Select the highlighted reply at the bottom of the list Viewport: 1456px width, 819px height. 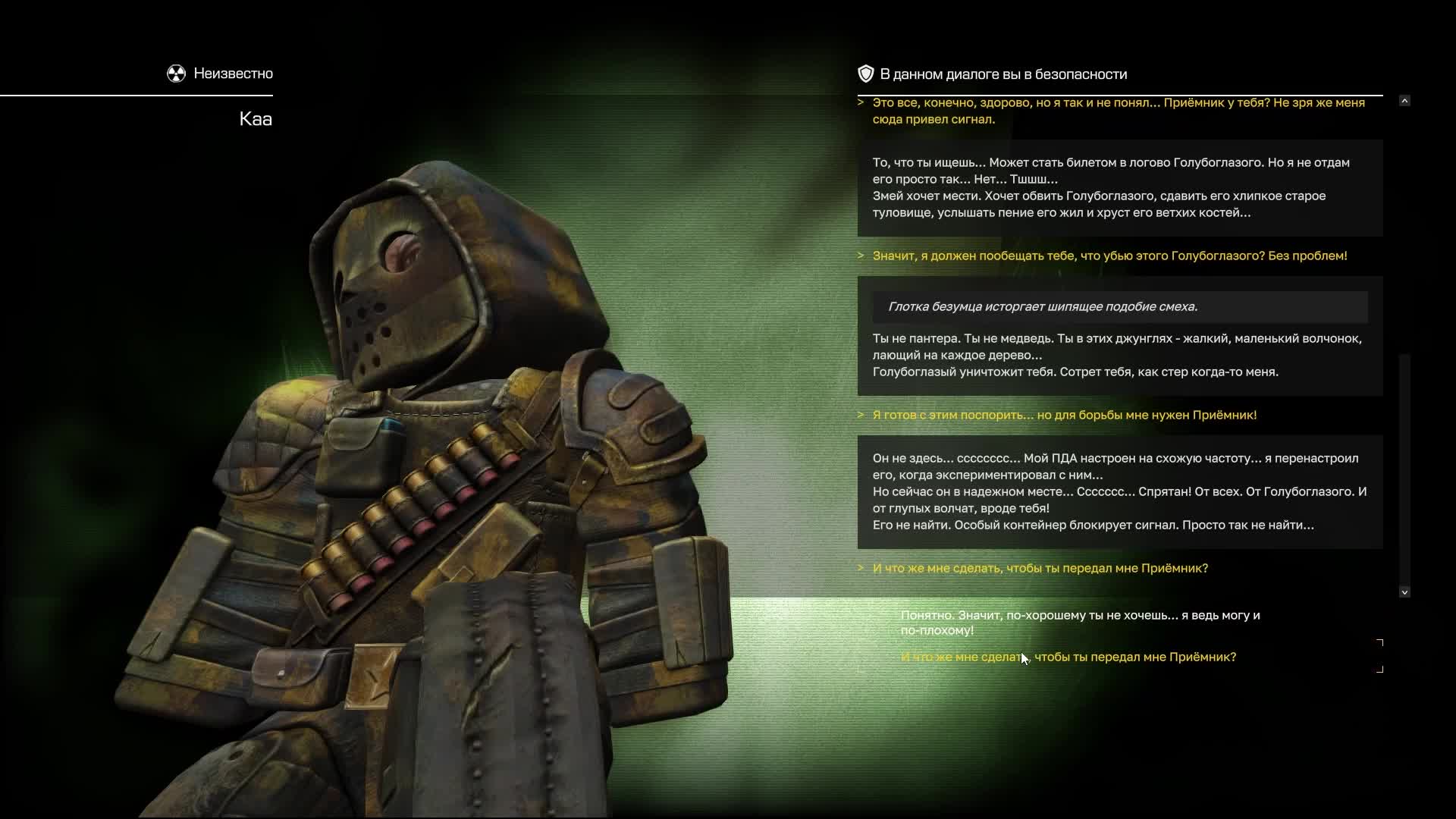point(1068,657)
